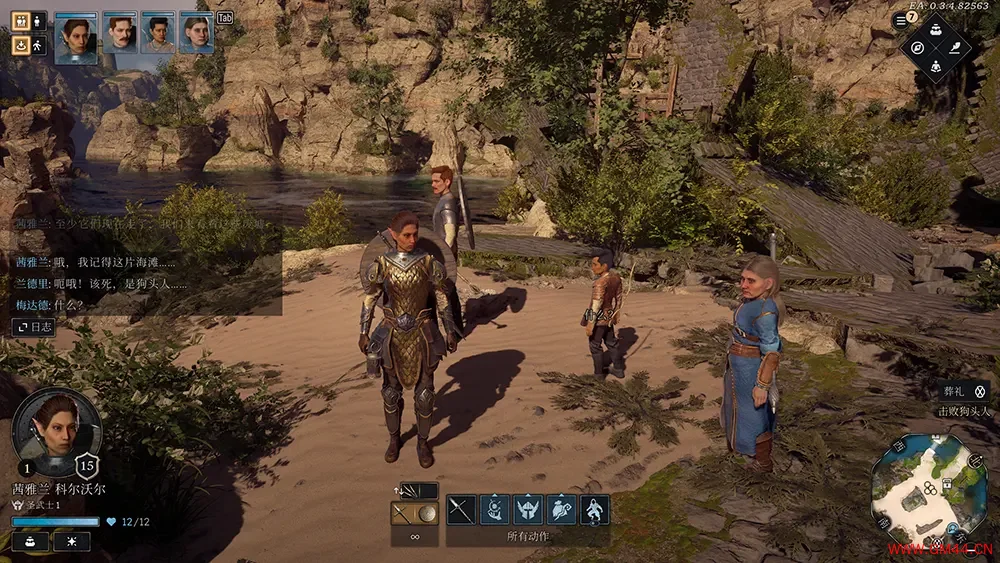Open the journal quill icon
Image resolution: width=1000 pixels, height=563 pixels.
(953, 47)
